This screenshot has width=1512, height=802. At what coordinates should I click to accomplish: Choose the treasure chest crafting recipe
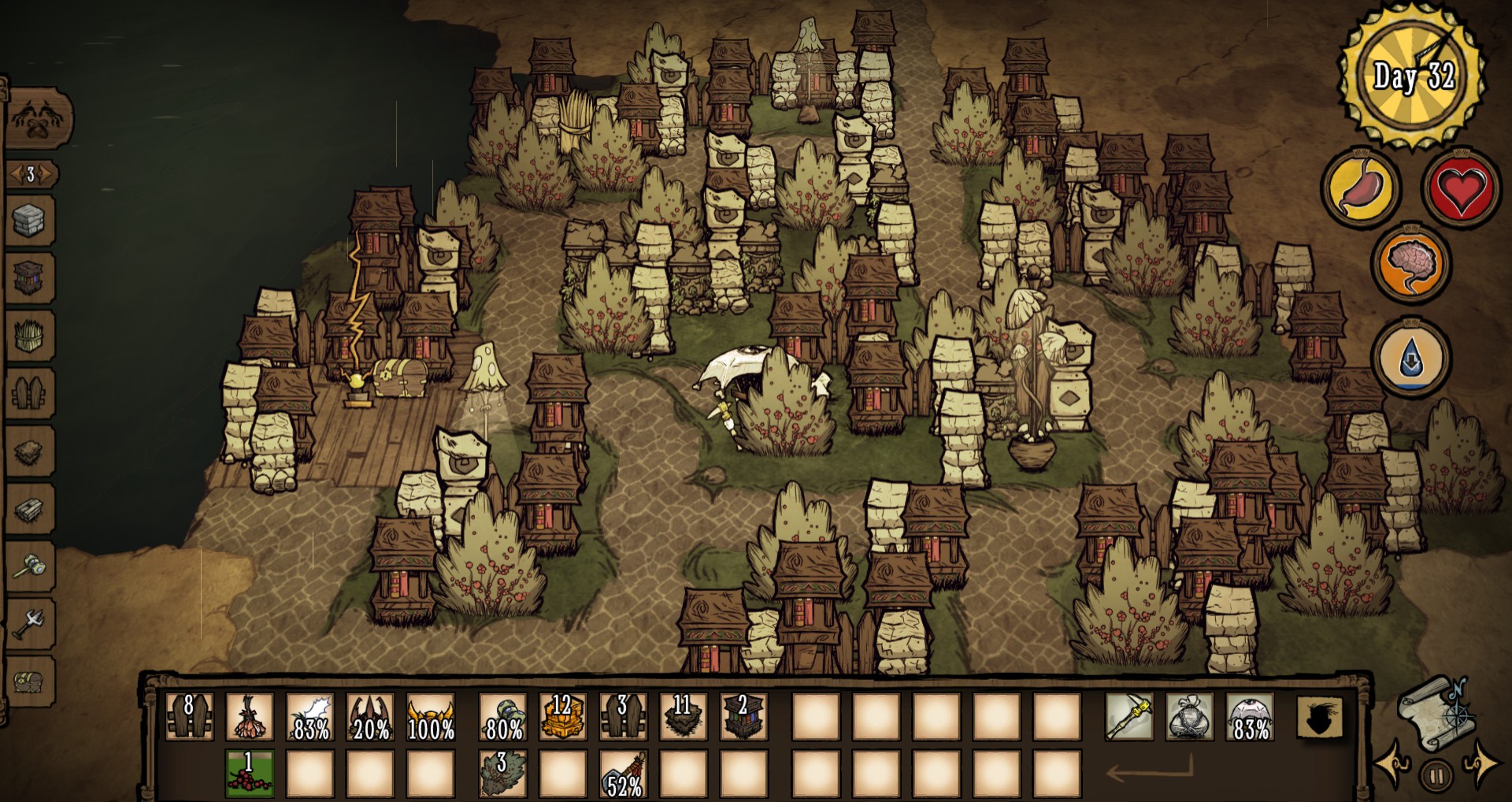pos(31,681)
